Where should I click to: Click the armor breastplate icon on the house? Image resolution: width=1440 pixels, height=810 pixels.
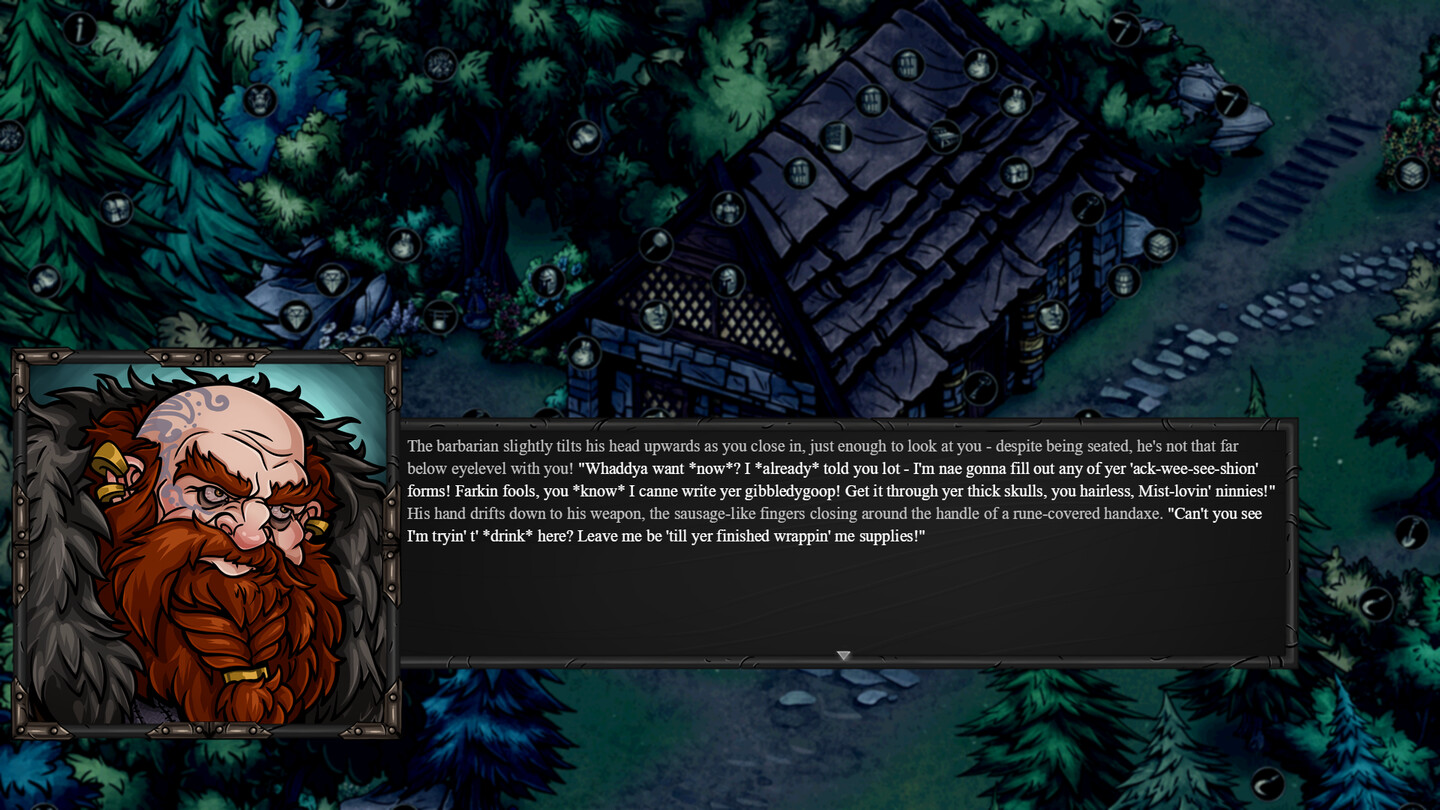(x=727, y=207)
